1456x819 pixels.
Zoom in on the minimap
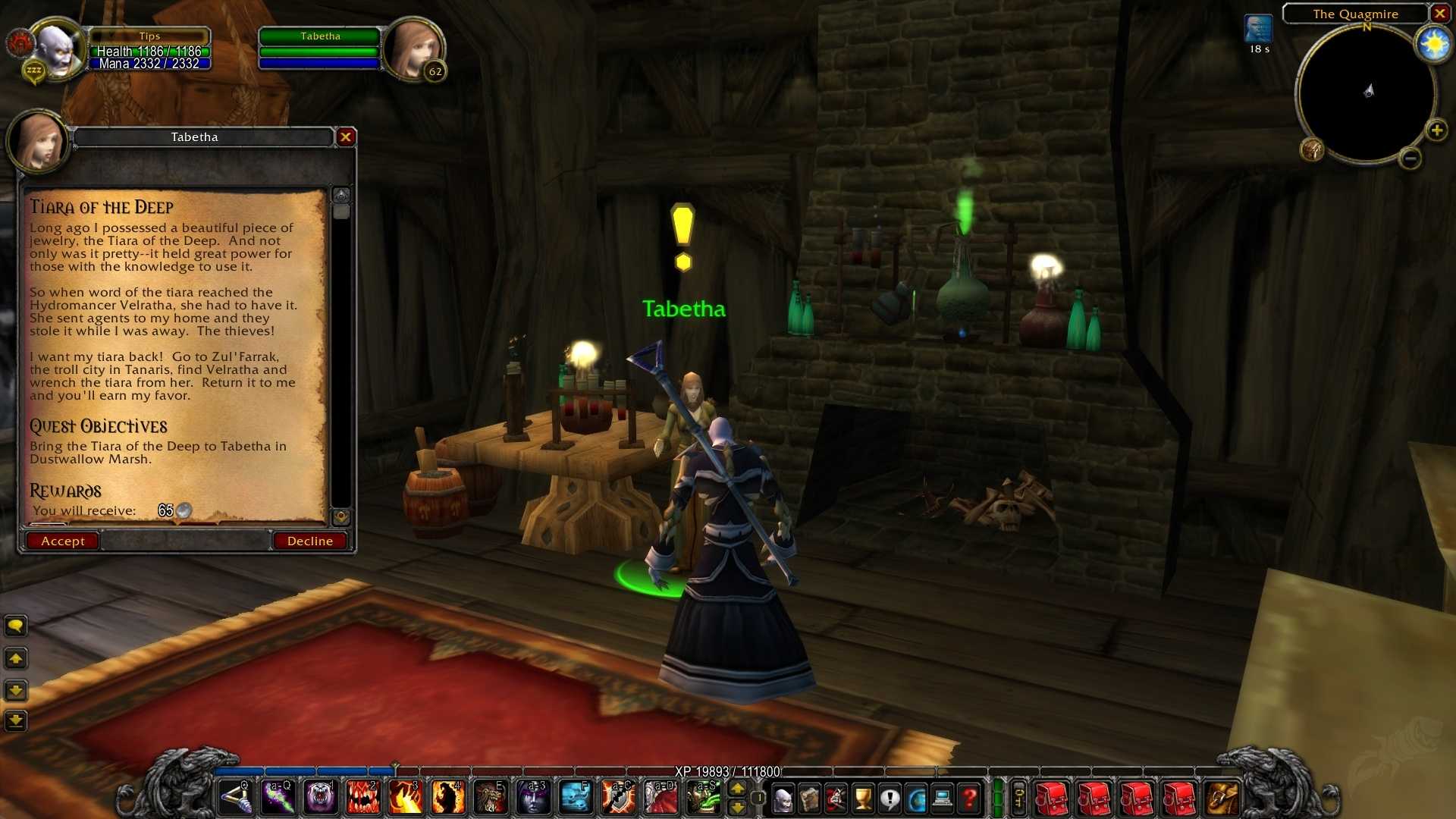click(x=1436, y=130)
